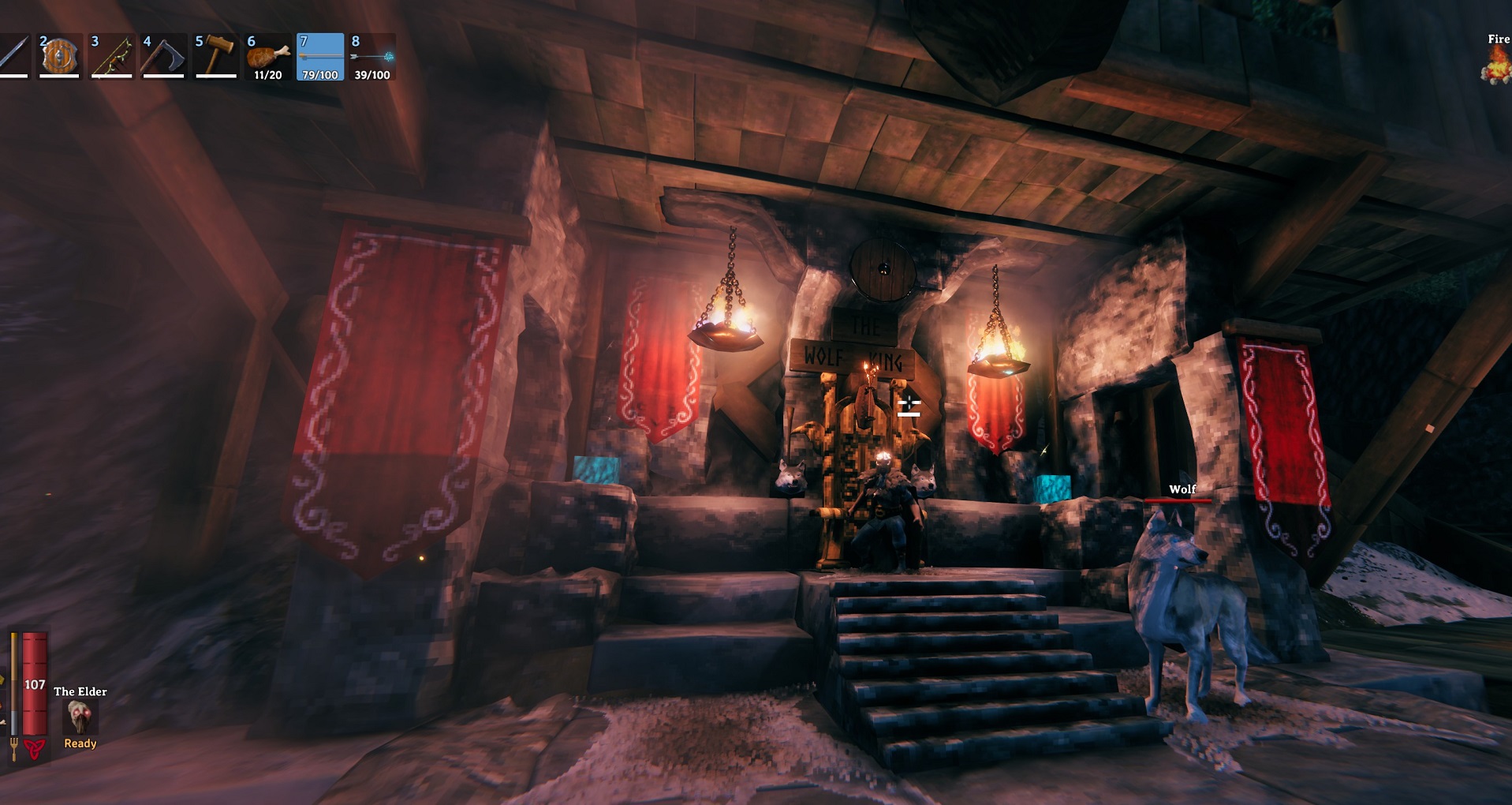Eat the cooked meat in slot 6

point(268,55)
